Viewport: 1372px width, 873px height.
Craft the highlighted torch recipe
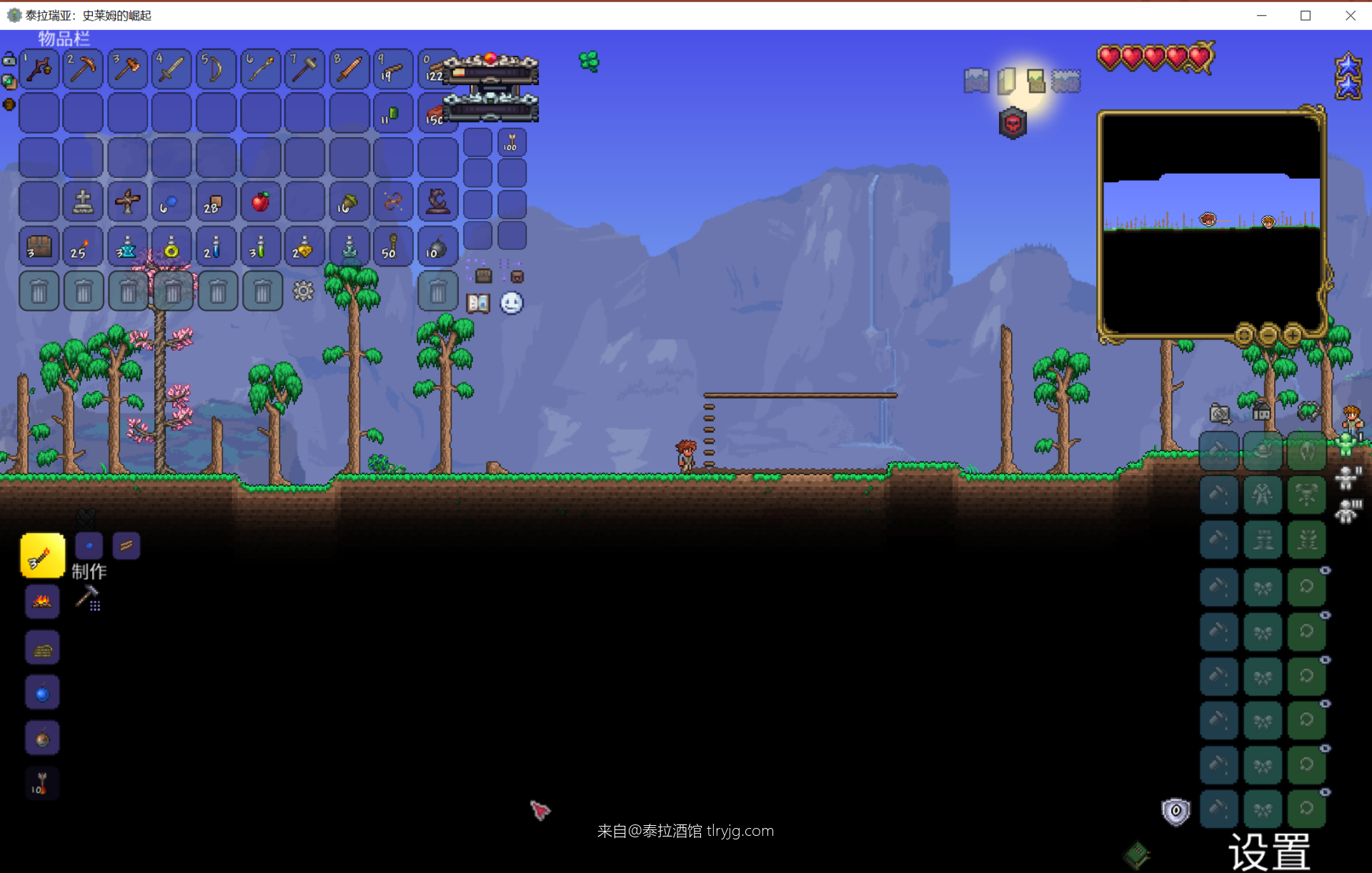tap(42, 556)
